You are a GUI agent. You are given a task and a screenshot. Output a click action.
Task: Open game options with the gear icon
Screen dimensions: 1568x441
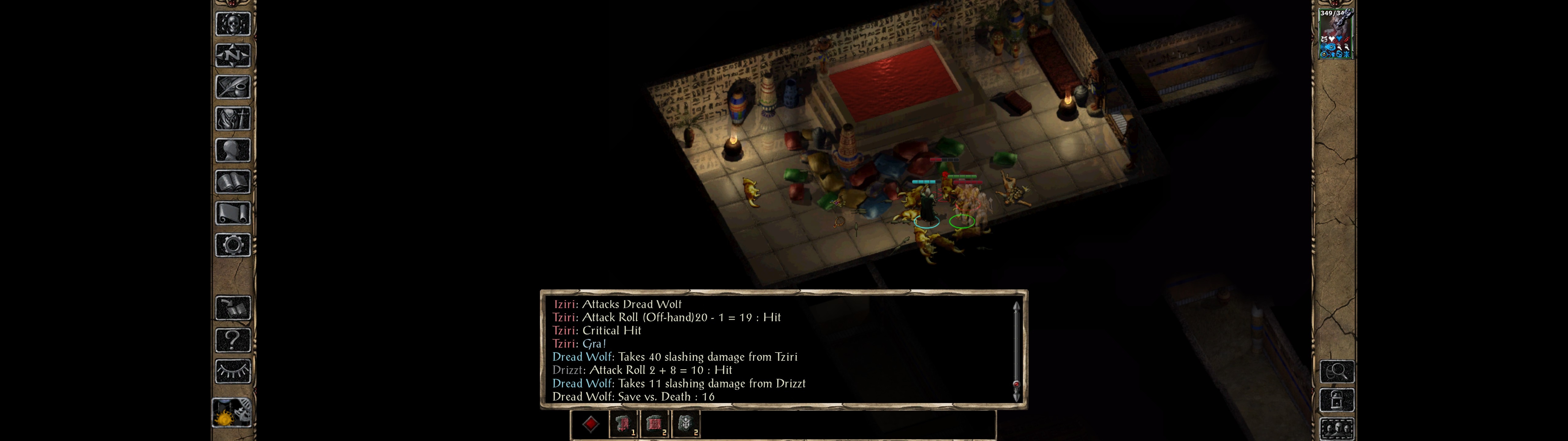click(x=232, y=245)
